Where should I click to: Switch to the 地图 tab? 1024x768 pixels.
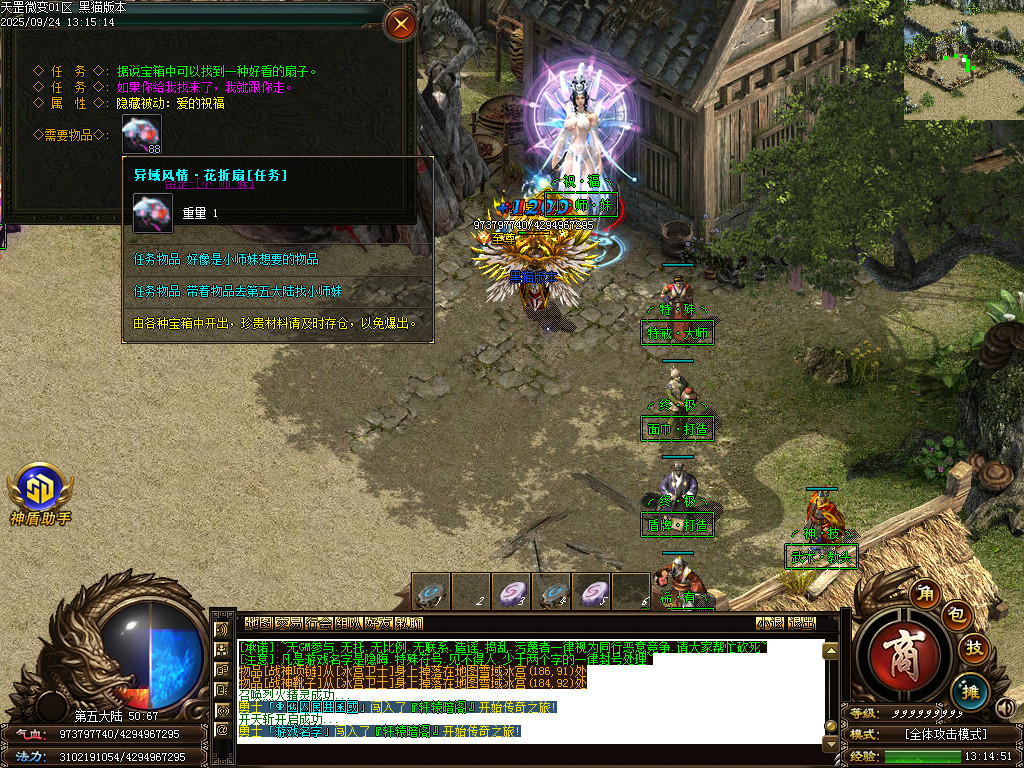(x=258, y=622)
